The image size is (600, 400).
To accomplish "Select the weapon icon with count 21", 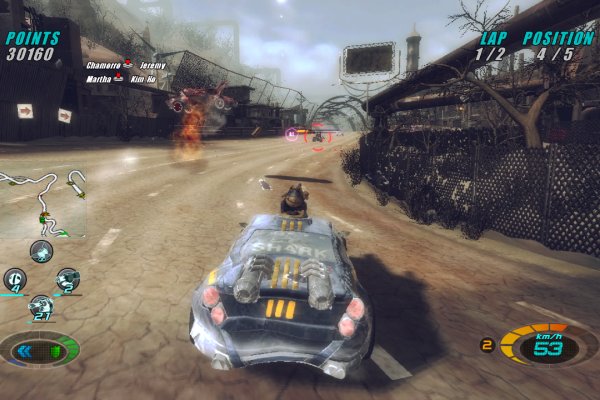I will [41, 307].
